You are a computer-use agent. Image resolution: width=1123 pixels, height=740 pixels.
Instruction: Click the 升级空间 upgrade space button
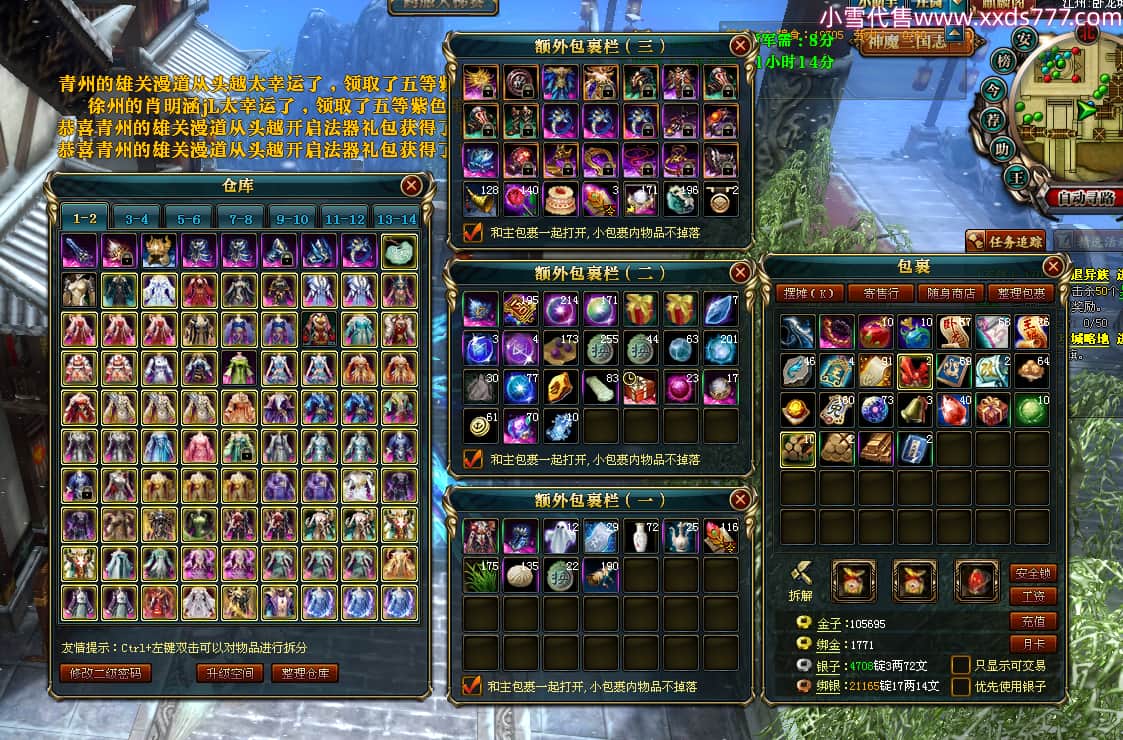click(x=230, y=673)
